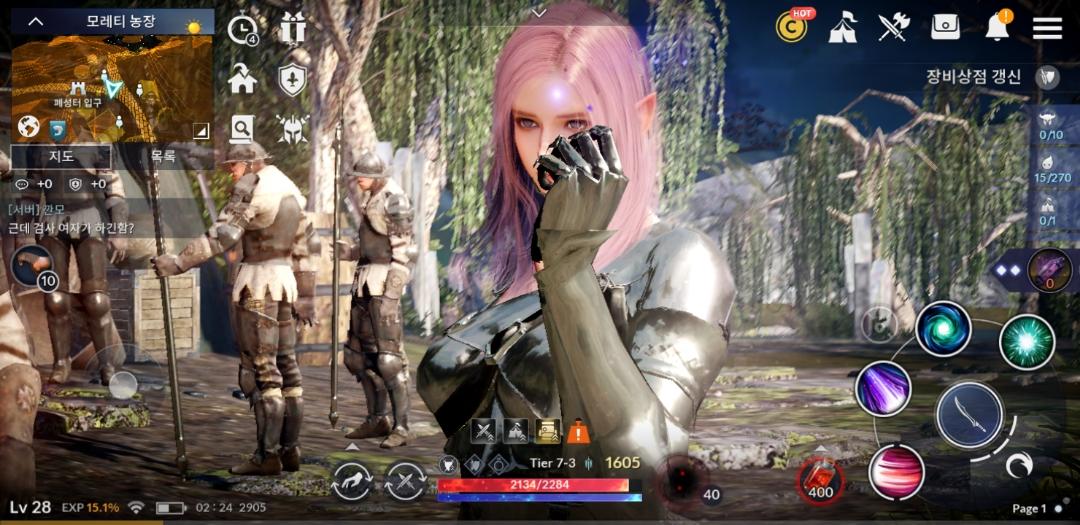
Task: Switch to the 지도 map tab
Action: click(61, 156)
